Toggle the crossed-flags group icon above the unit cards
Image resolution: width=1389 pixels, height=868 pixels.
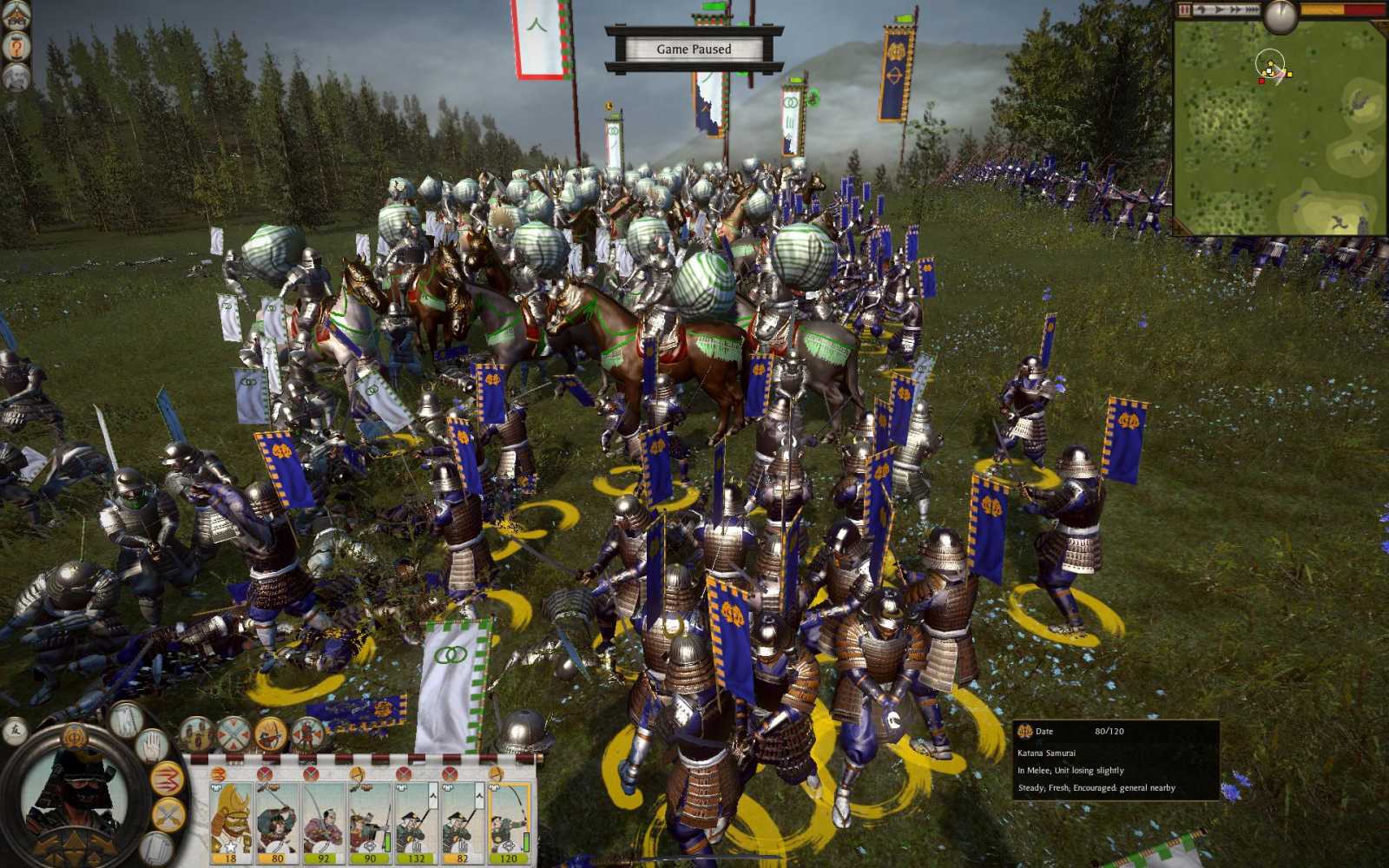click(233, 735)
